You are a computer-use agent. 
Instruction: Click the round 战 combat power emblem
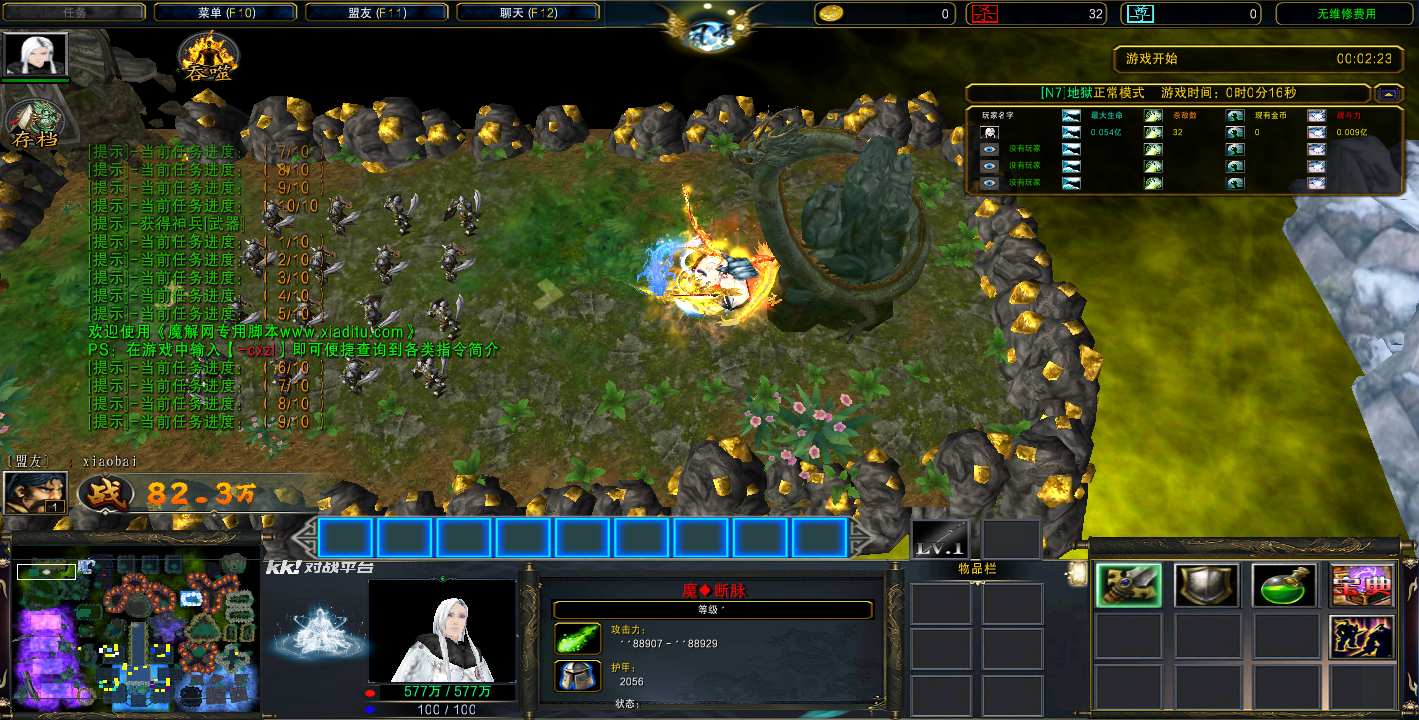click(x=106, y=494)
